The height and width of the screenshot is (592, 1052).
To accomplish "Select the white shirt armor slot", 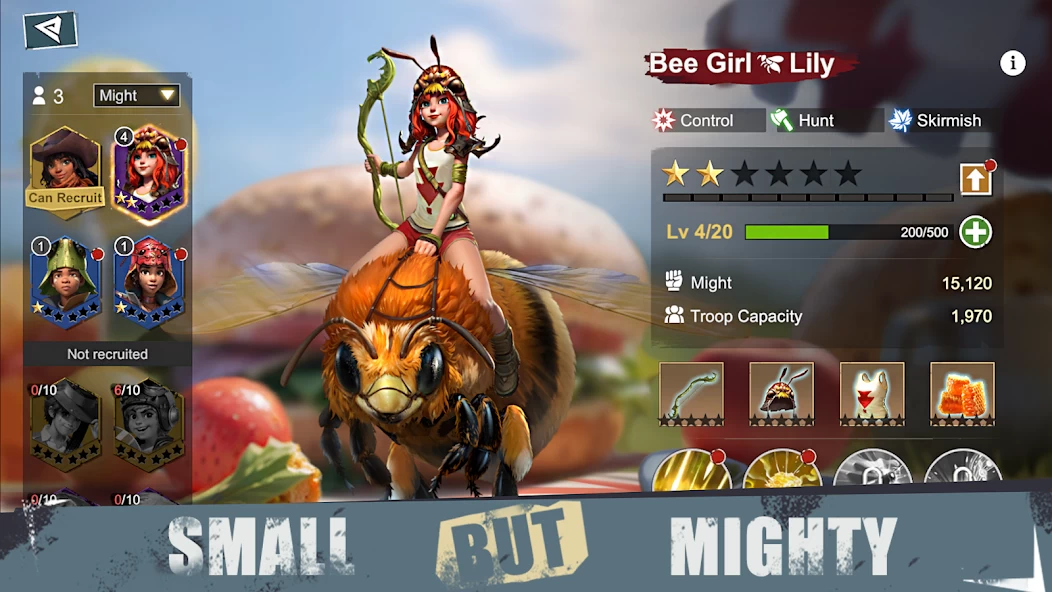I will 872,393.
